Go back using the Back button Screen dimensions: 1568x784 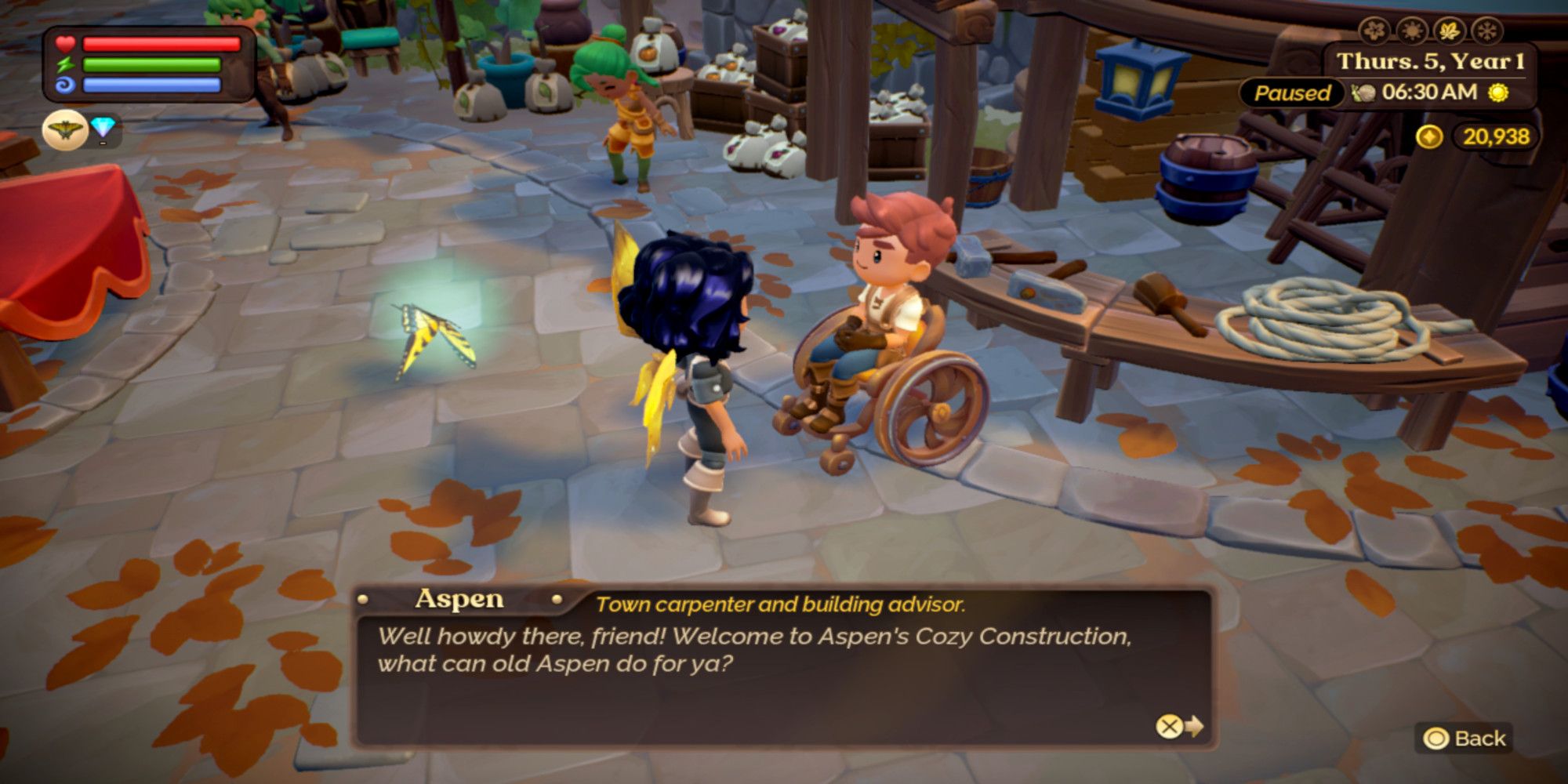[x=1465, y=739]
